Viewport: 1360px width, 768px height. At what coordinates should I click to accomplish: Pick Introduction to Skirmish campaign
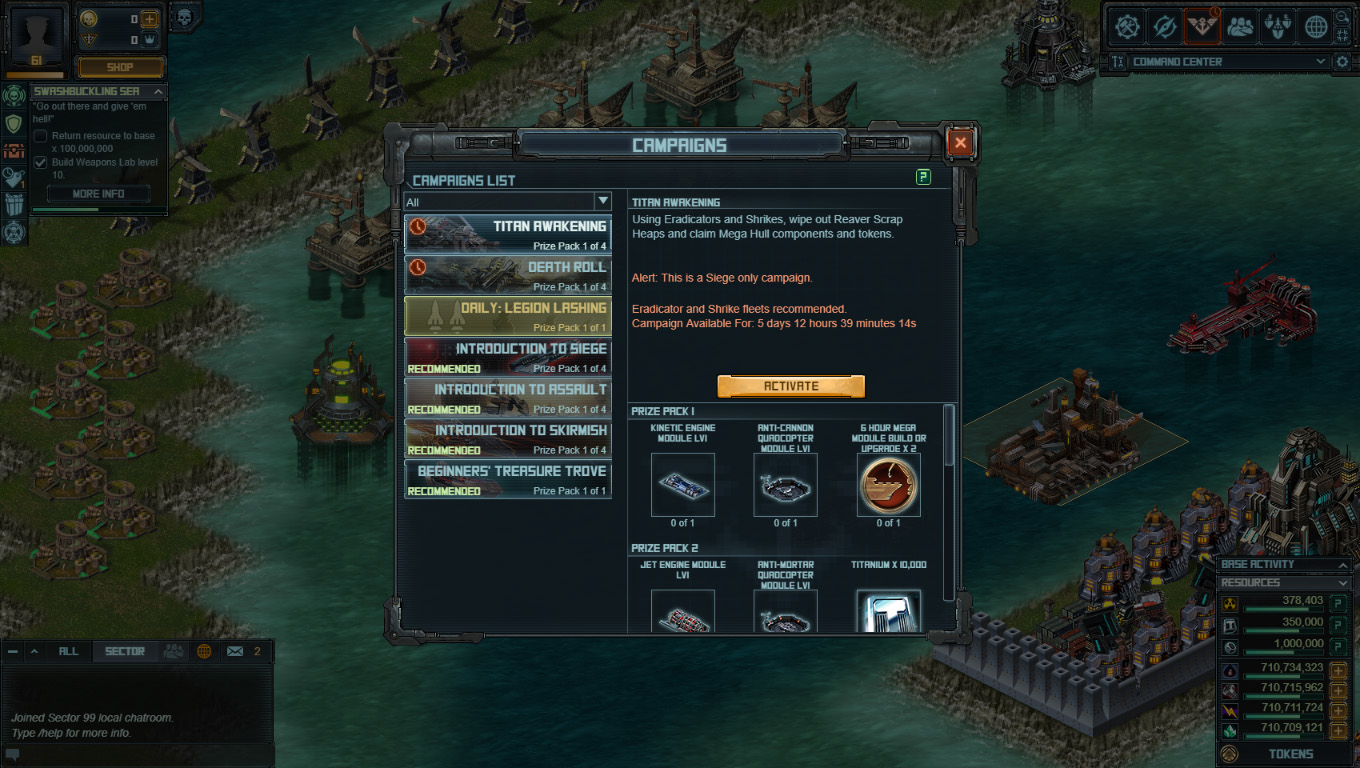[x=508, y=438]
